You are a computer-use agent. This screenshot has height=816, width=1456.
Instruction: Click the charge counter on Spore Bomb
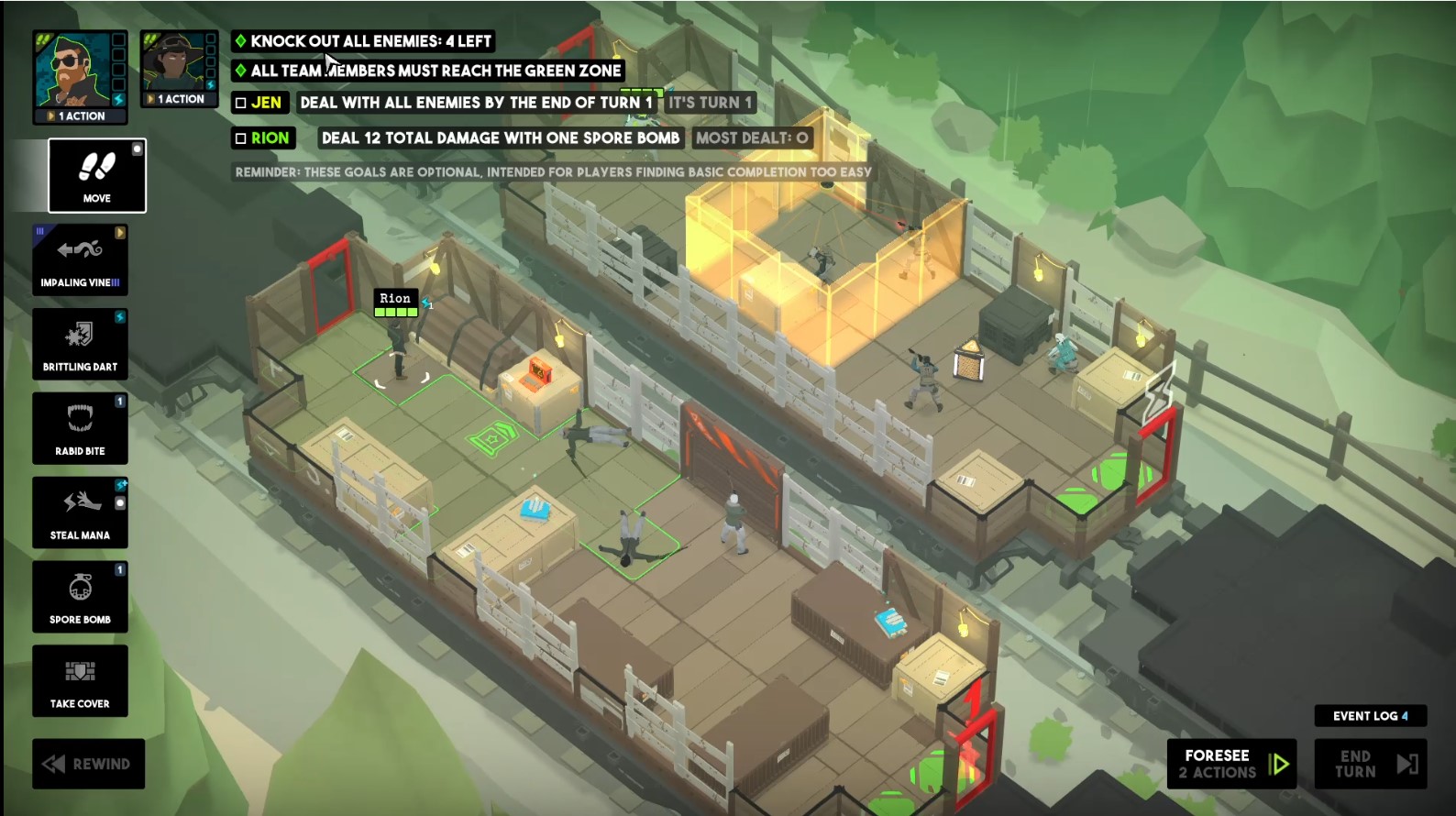[120, 570]
